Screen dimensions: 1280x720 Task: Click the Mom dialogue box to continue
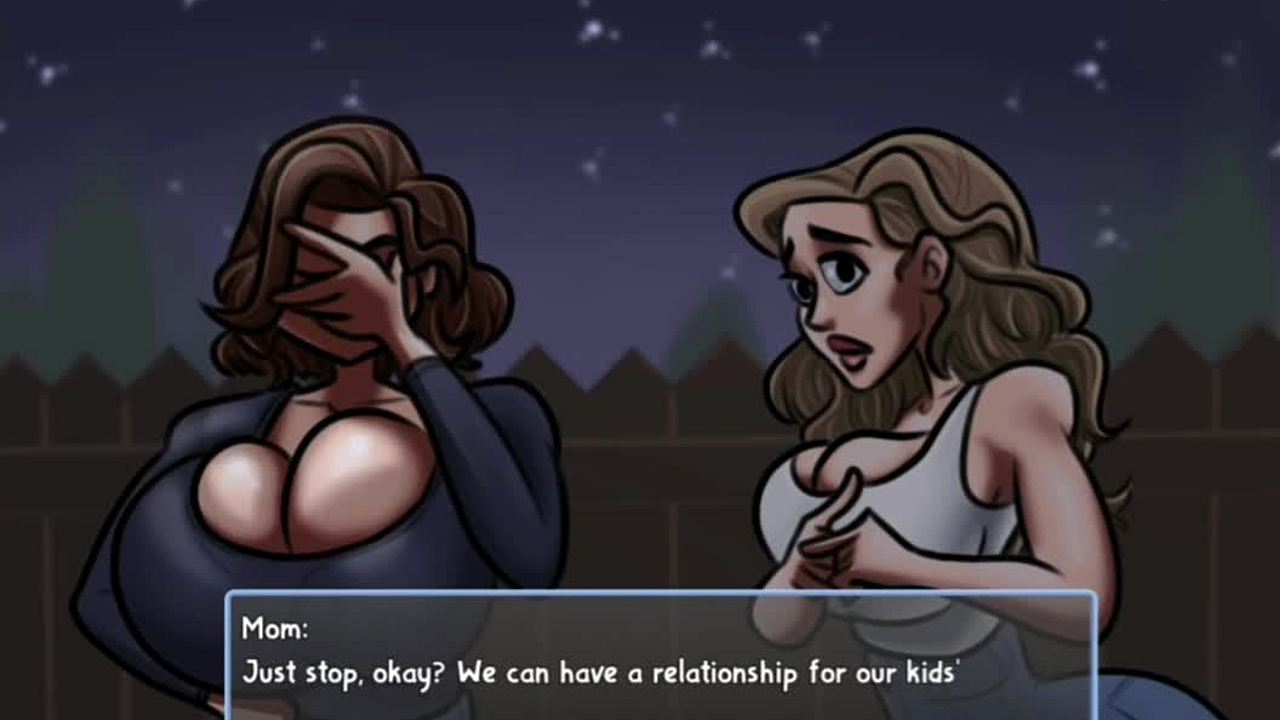click(x=660, y=655)
